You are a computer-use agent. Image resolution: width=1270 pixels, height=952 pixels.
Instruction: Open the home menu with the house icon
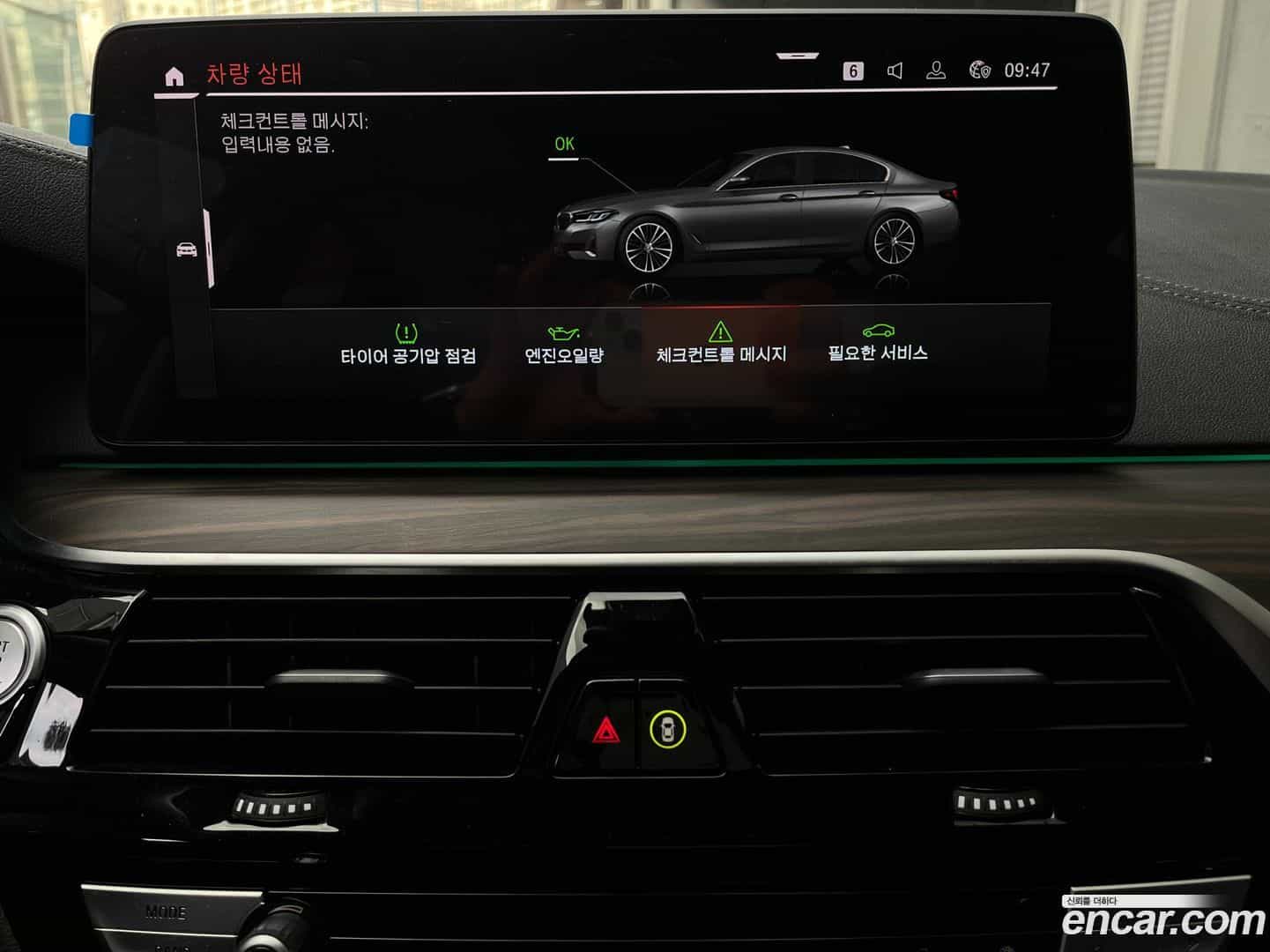click(175, 73)
